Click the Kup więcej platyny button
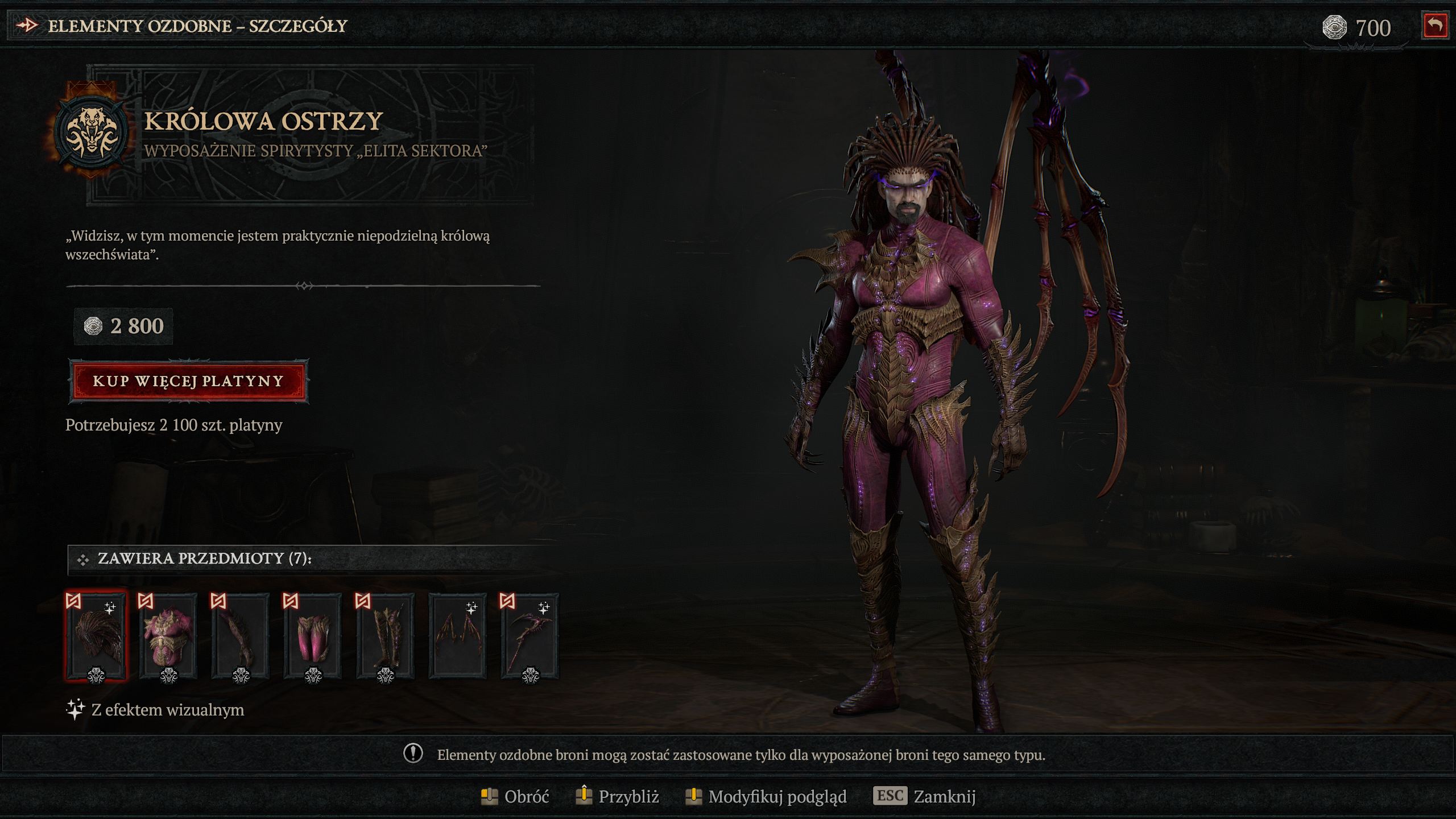The image size is (1456, 819). pyautogui.click(x=188, y=381)
